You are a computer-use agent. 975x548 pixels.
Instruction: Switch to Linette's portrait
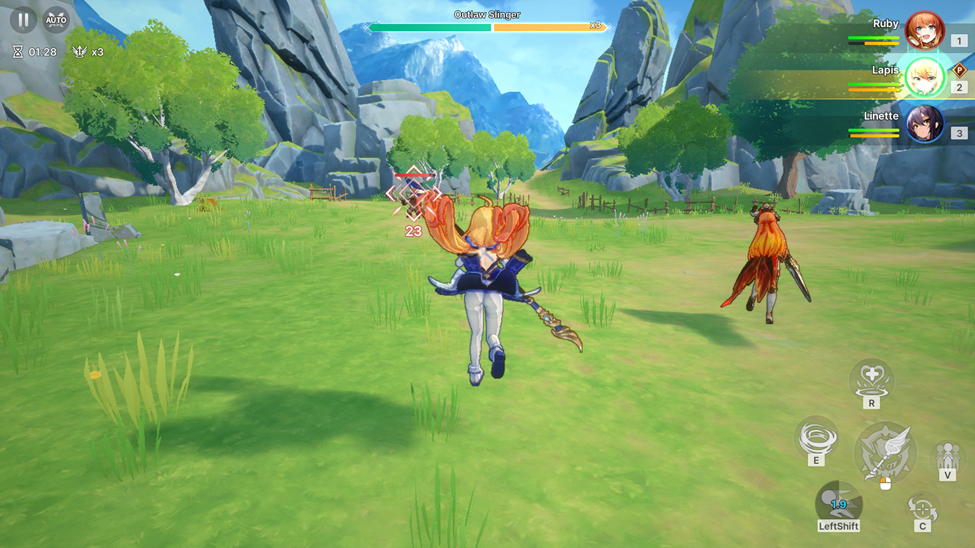(924, 124)
